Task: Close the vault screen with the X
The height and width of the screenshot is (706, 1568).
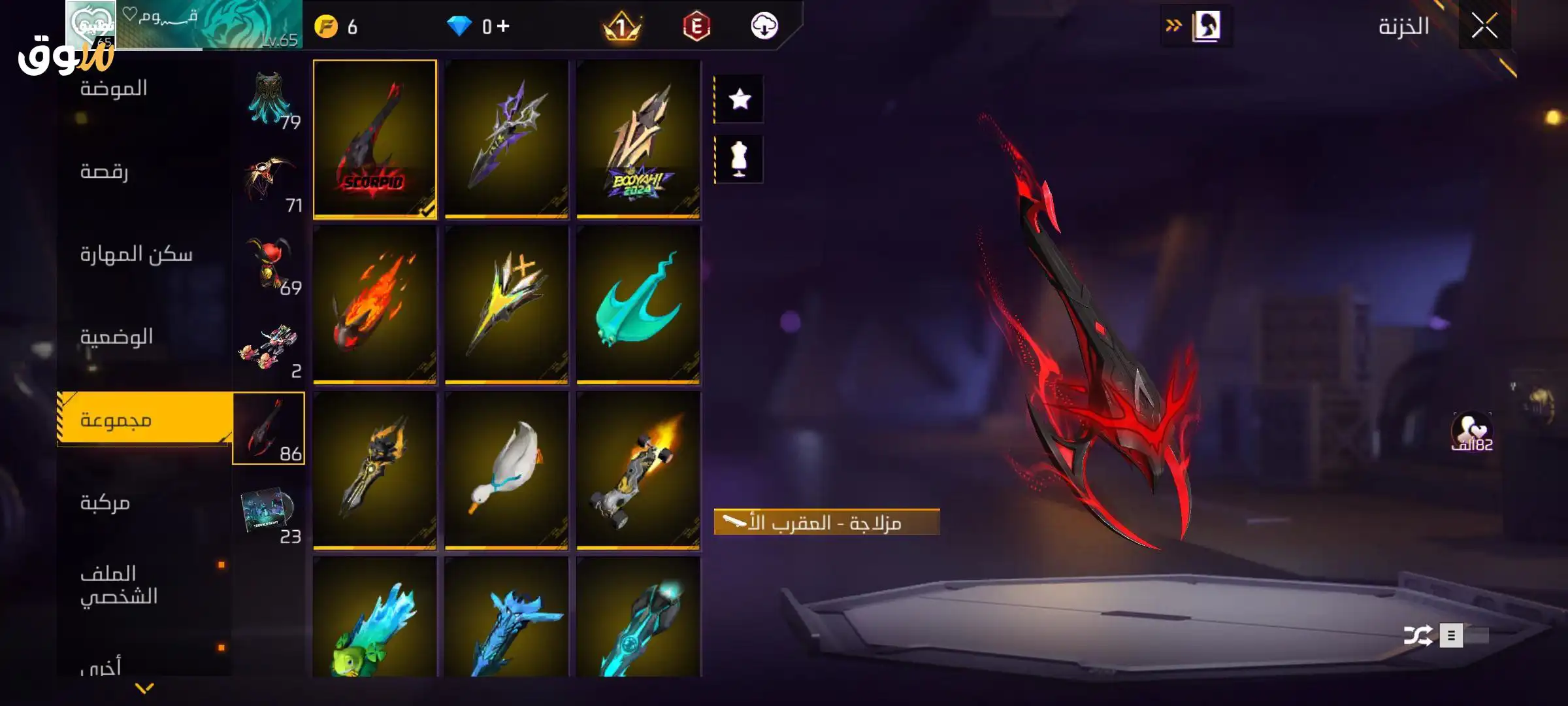Action: click(1484, 27)
